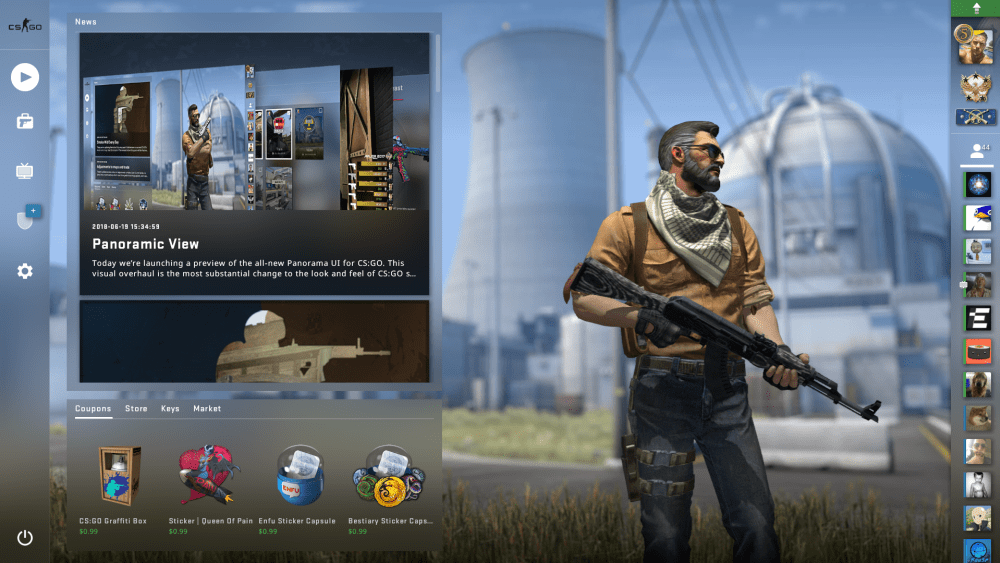Click the Play button in the sidebar

click(25, 77)
